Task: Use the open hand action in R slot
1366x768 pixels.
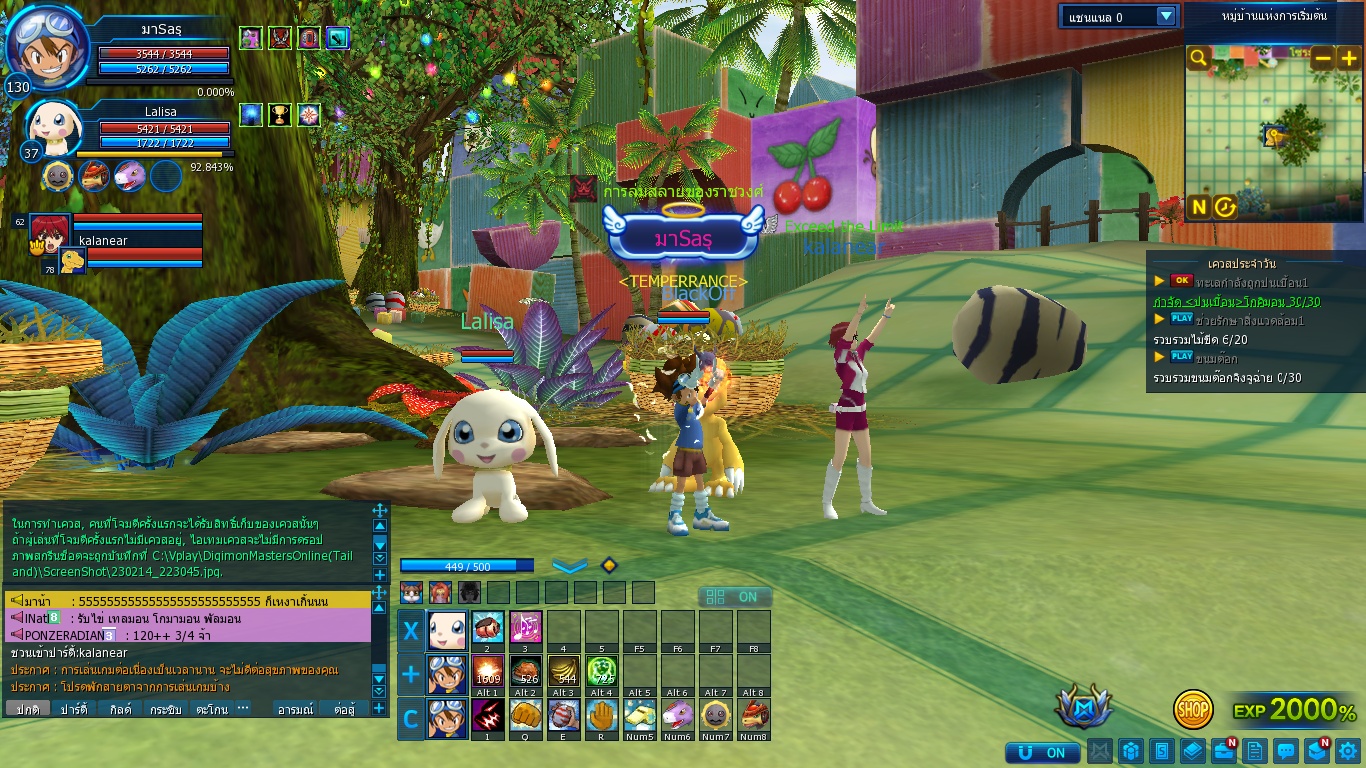Action: pyautogui.click(x=601, y=716)
